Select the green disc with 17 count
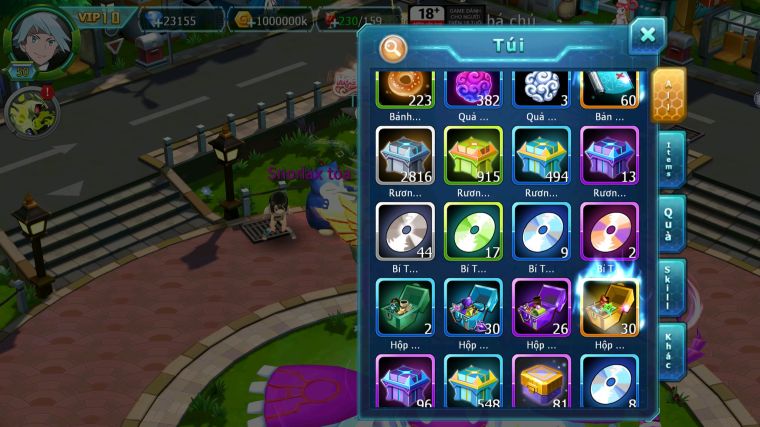This screenshot has width=760, height=427. coord(473,232)
